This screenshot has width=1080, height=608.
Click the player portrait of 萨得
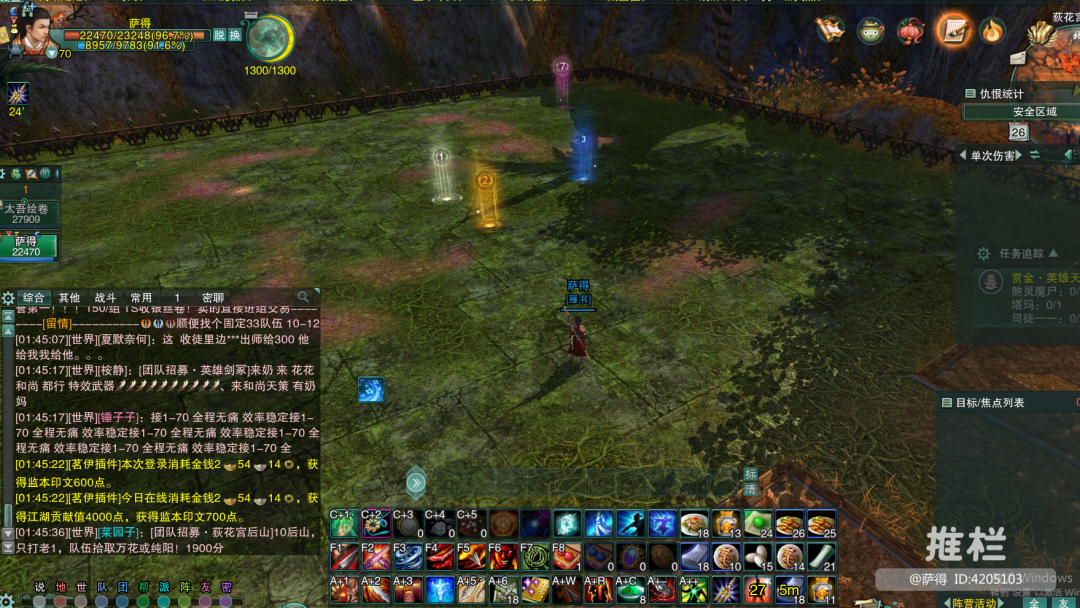30,29
